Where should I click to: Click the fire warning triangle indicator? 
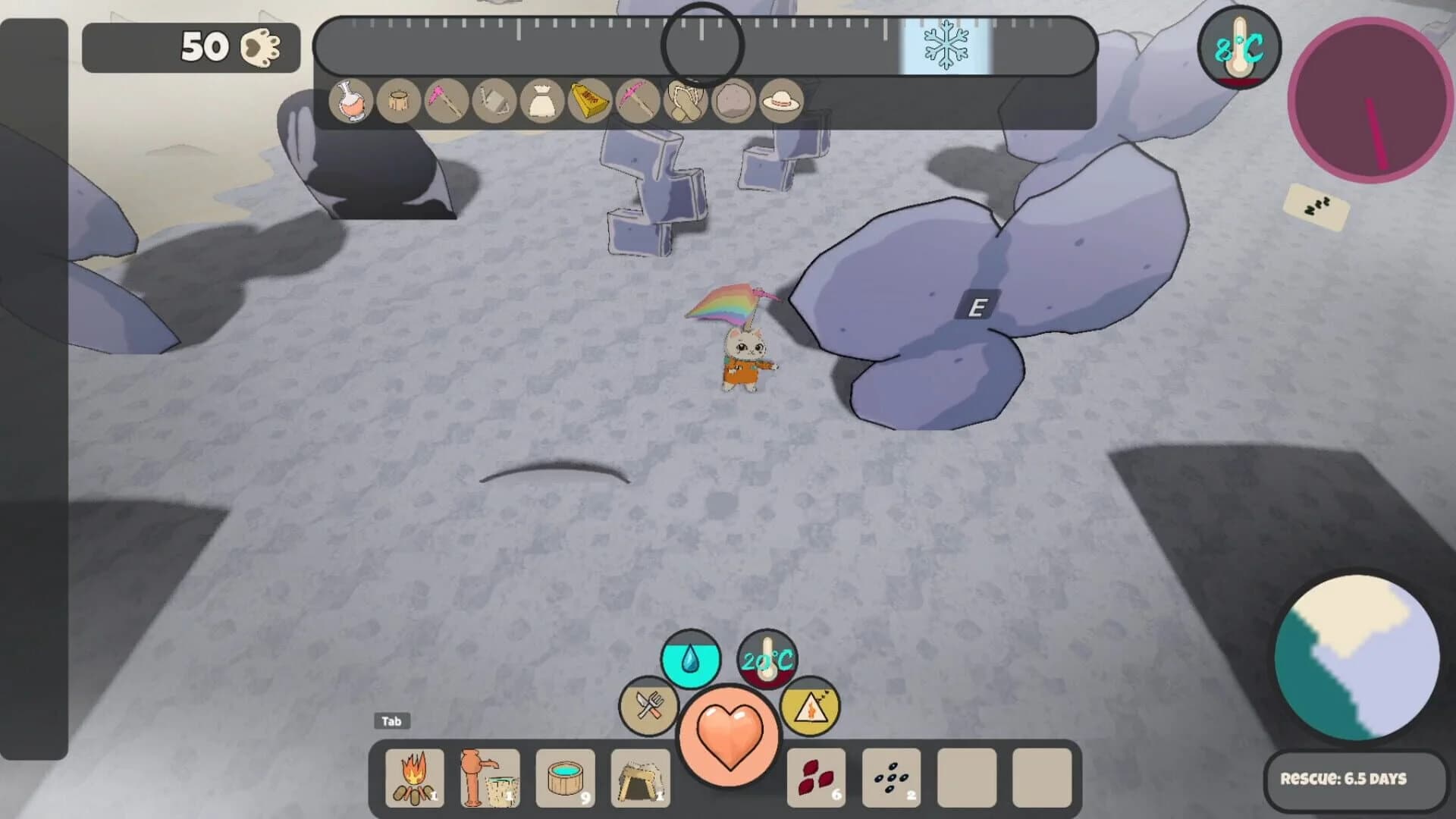click(810, 707)
